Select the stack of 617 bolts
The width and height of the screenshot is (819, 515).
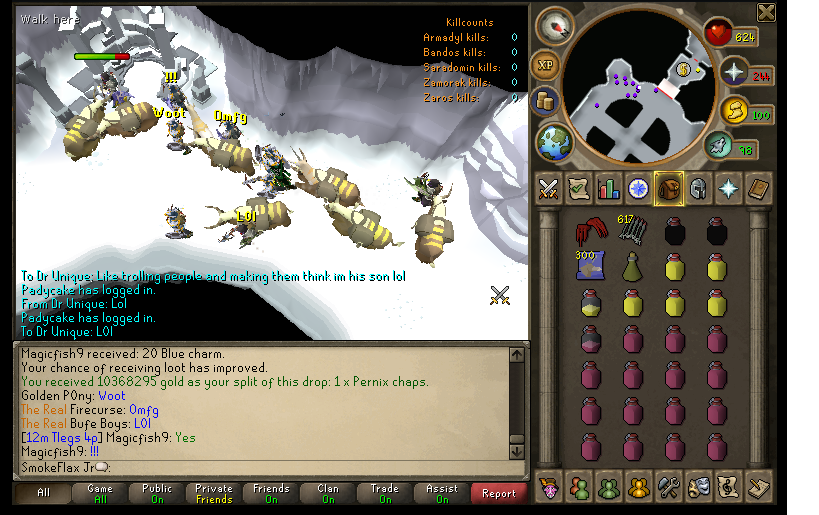pyautogui.click(x=630, y=230)
